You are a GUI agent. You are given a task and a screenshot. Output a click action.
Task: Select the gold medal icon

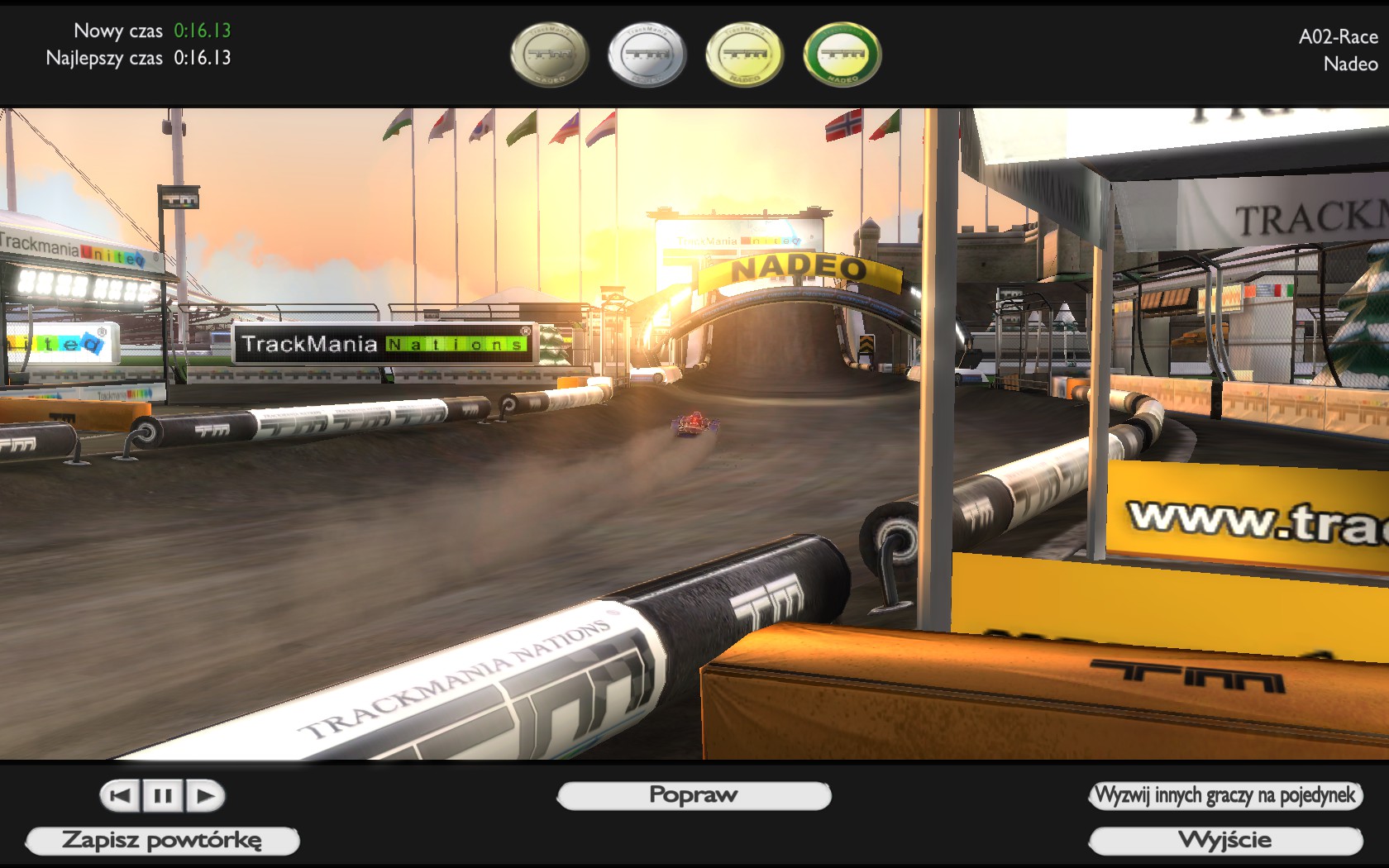(744, 55)
